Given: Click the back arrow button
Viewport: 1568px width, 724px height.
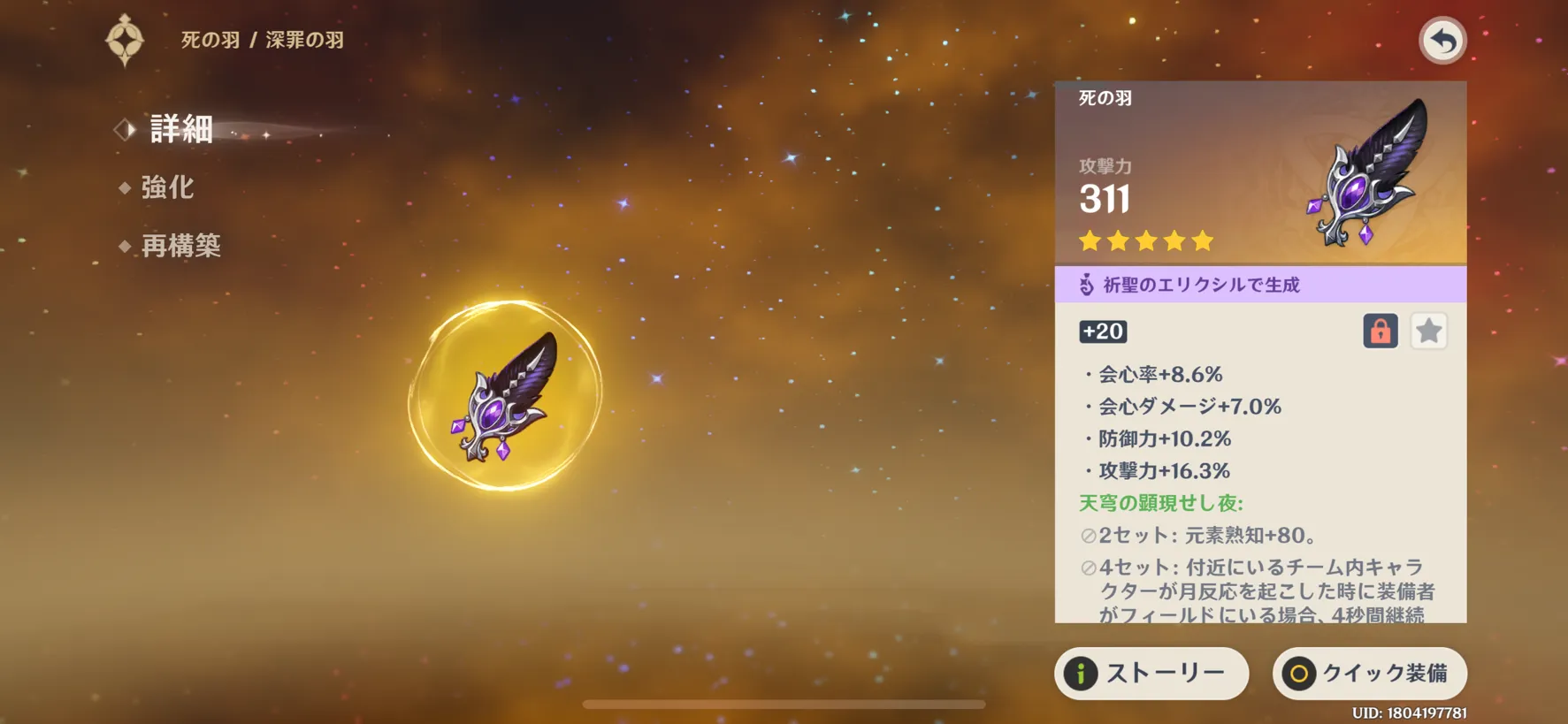Looking at the screenshot, I should [1442, 41].
